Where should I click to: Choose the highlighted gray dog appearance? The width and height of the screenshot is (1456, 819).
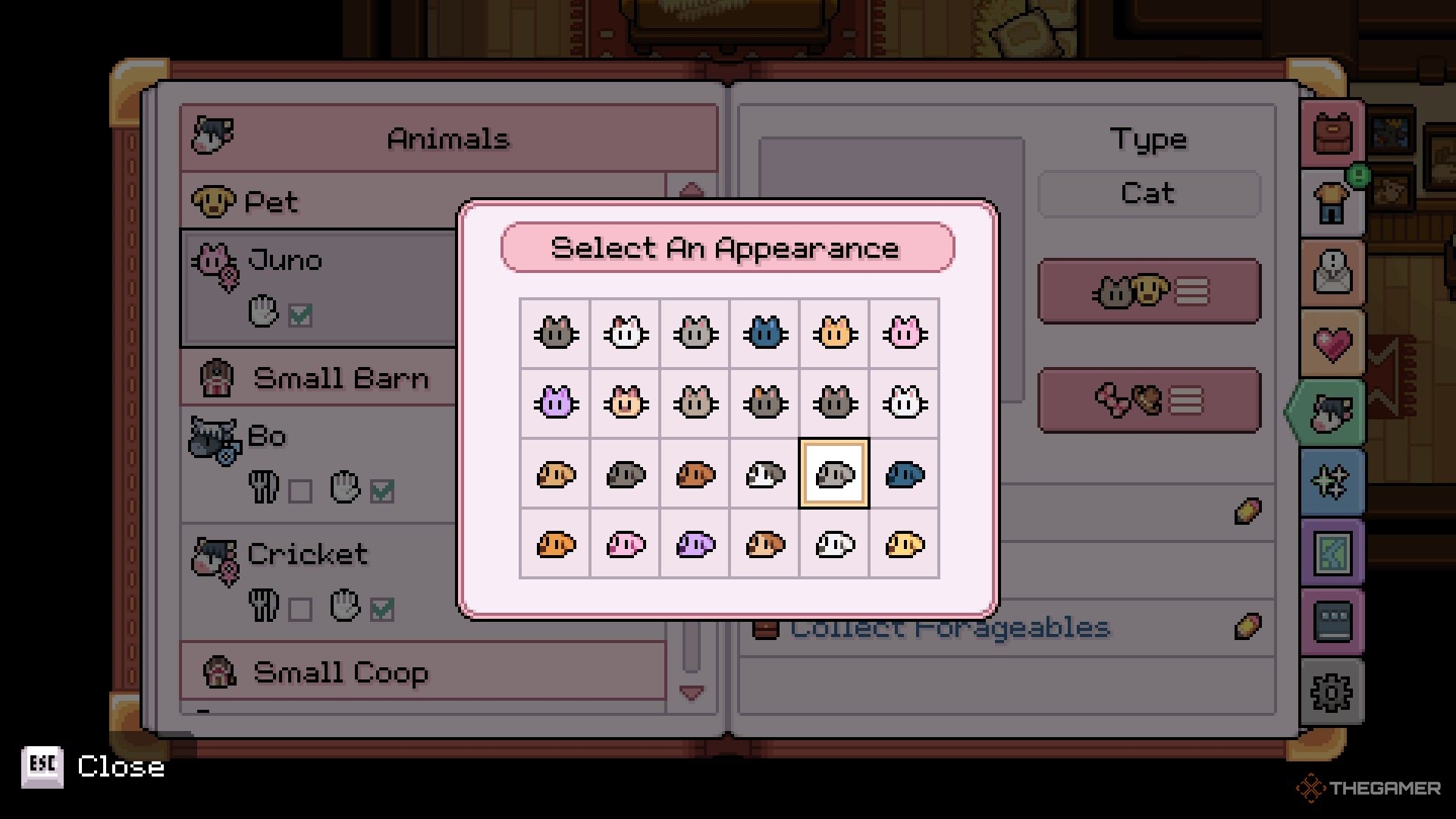[834, 474]
